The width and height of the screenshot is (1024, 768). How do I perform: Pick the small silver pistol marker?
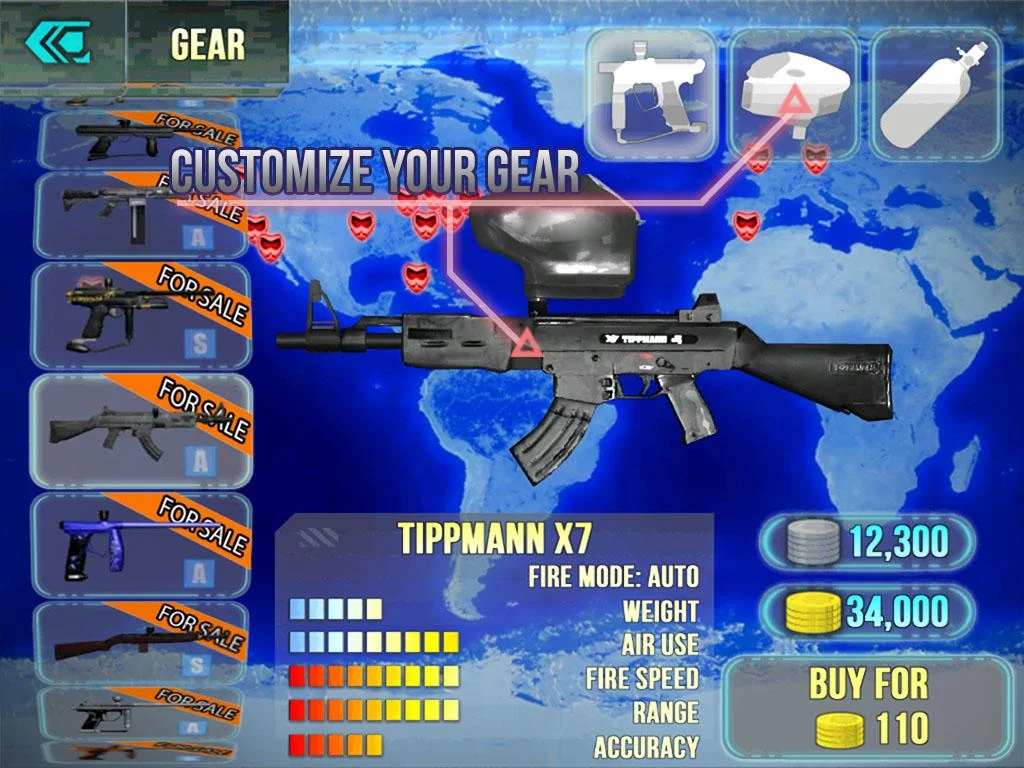[138, 712]
